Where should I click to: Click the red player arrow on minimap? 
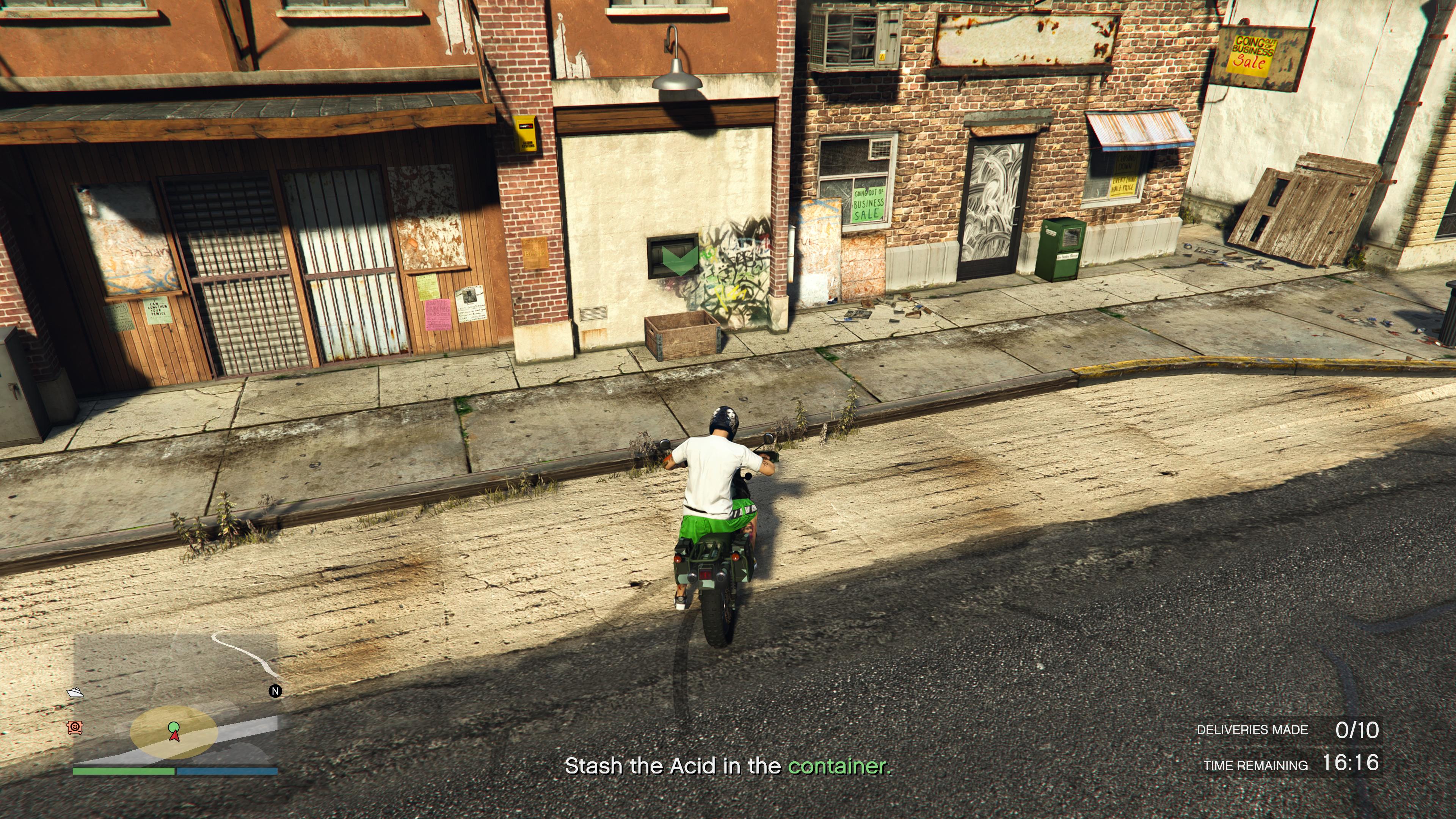[x=175, y=735]
